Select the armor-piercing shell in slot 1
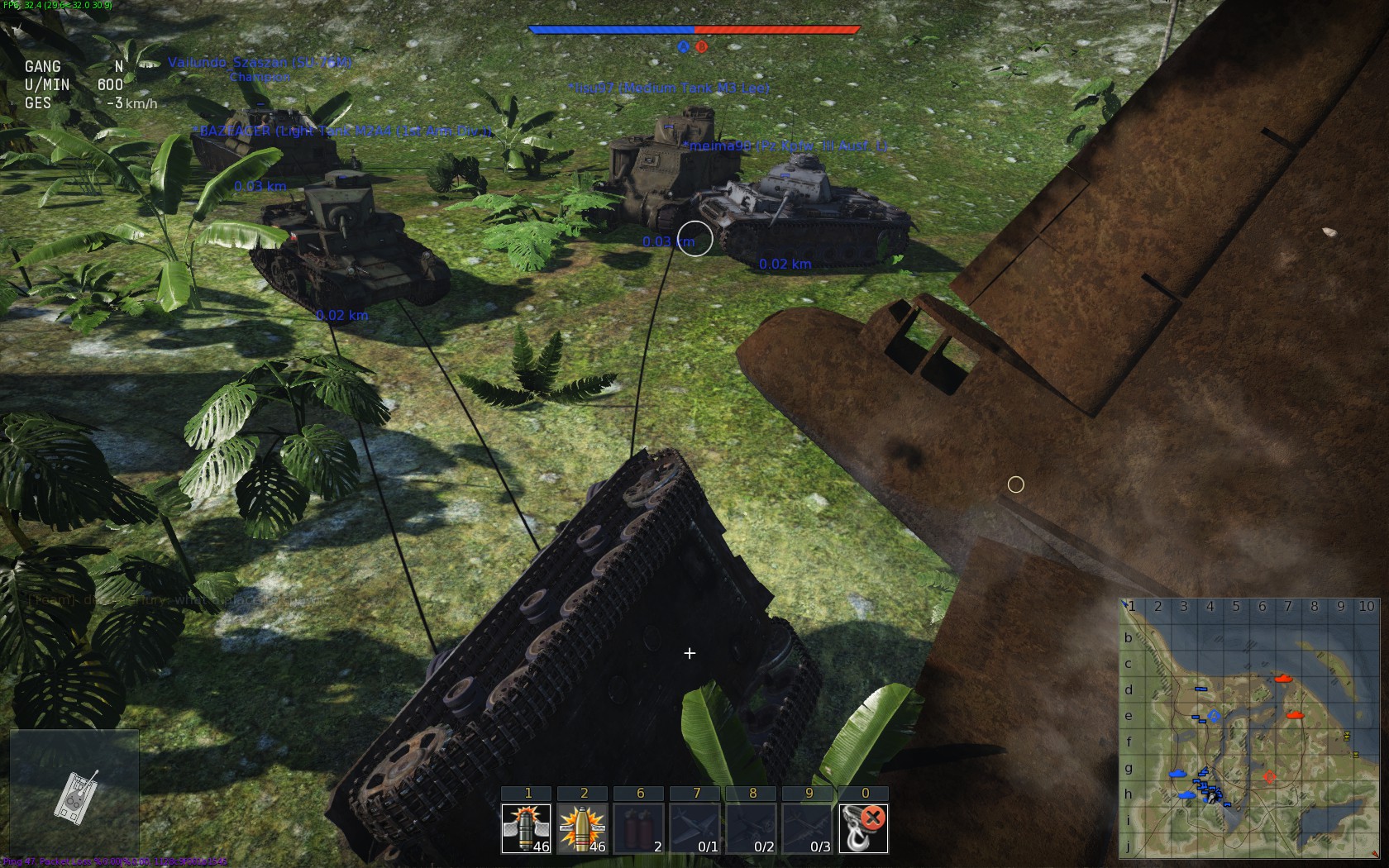The height and width of the screenshot is (868, 1389). point(527,828)
